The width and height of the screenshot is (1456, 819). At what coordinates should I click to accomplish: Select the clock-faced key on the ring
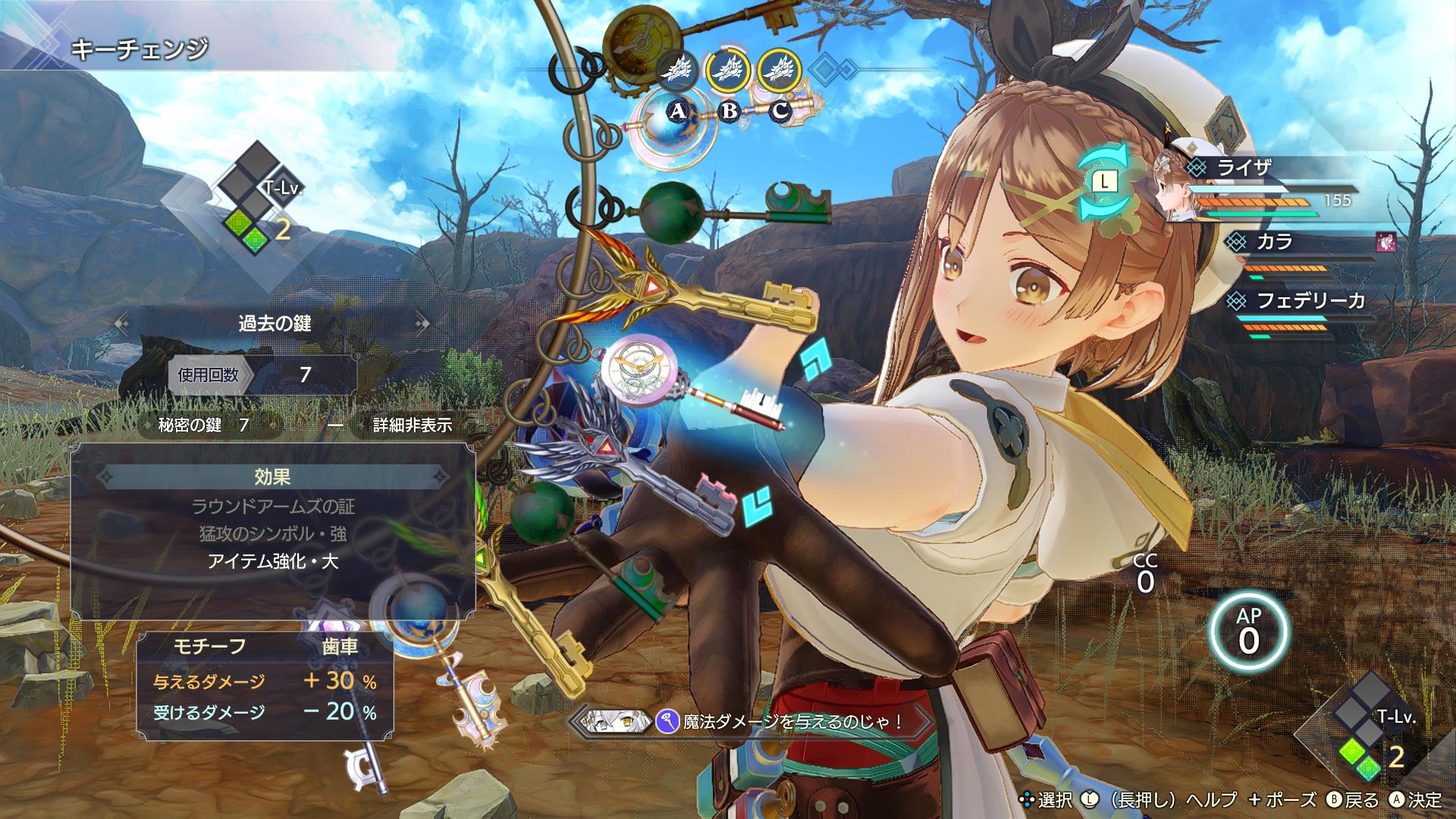click(x=639, y=369)
